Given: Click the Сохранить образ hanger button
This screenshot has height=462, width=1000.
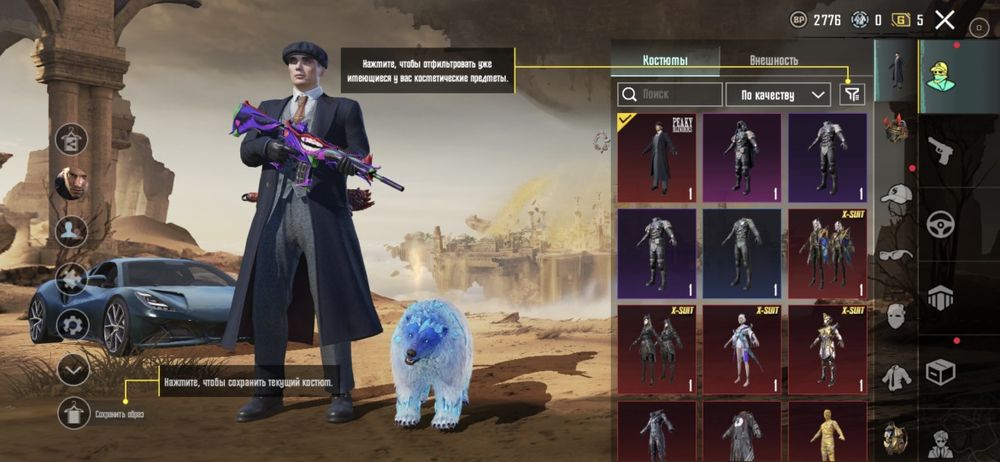Looking at the screenshot, I should [x=73, y=412].
